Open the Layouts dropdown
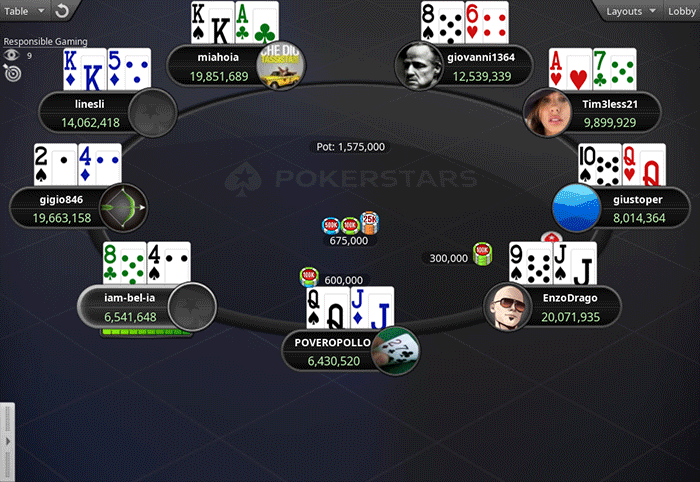Screen dimensions: 700x482 (x=630, y=10)
